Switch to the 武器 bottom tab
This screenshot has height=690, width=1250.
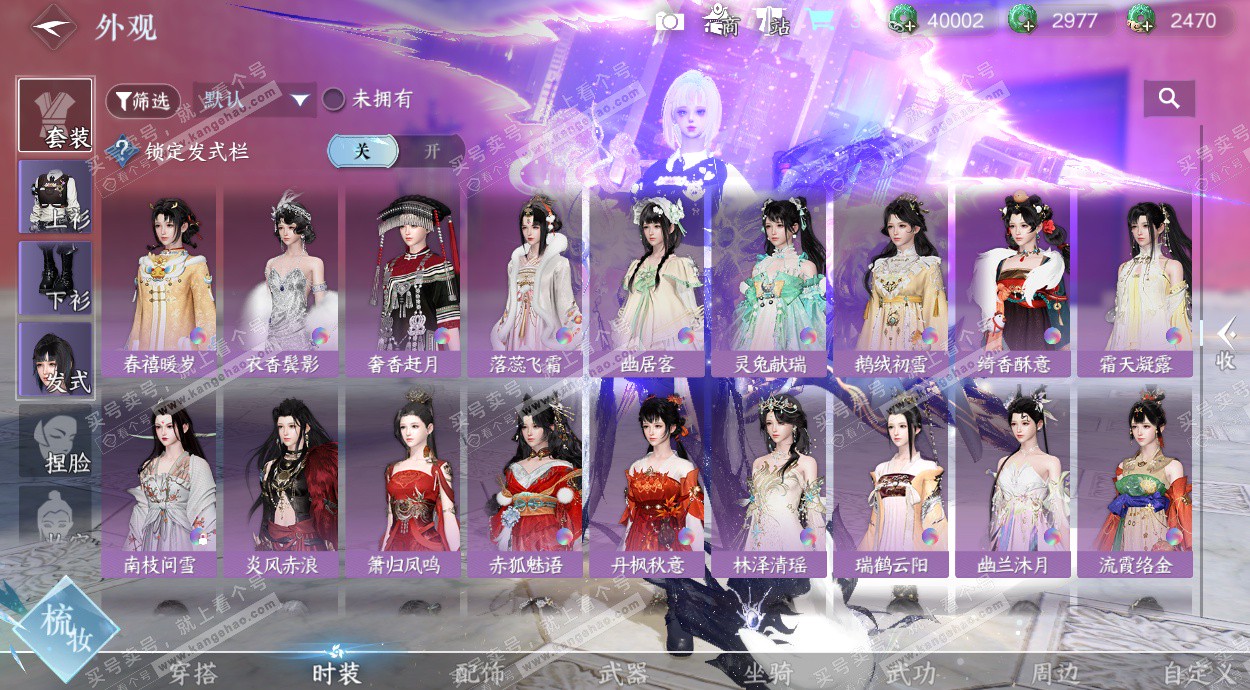point(623,673)
